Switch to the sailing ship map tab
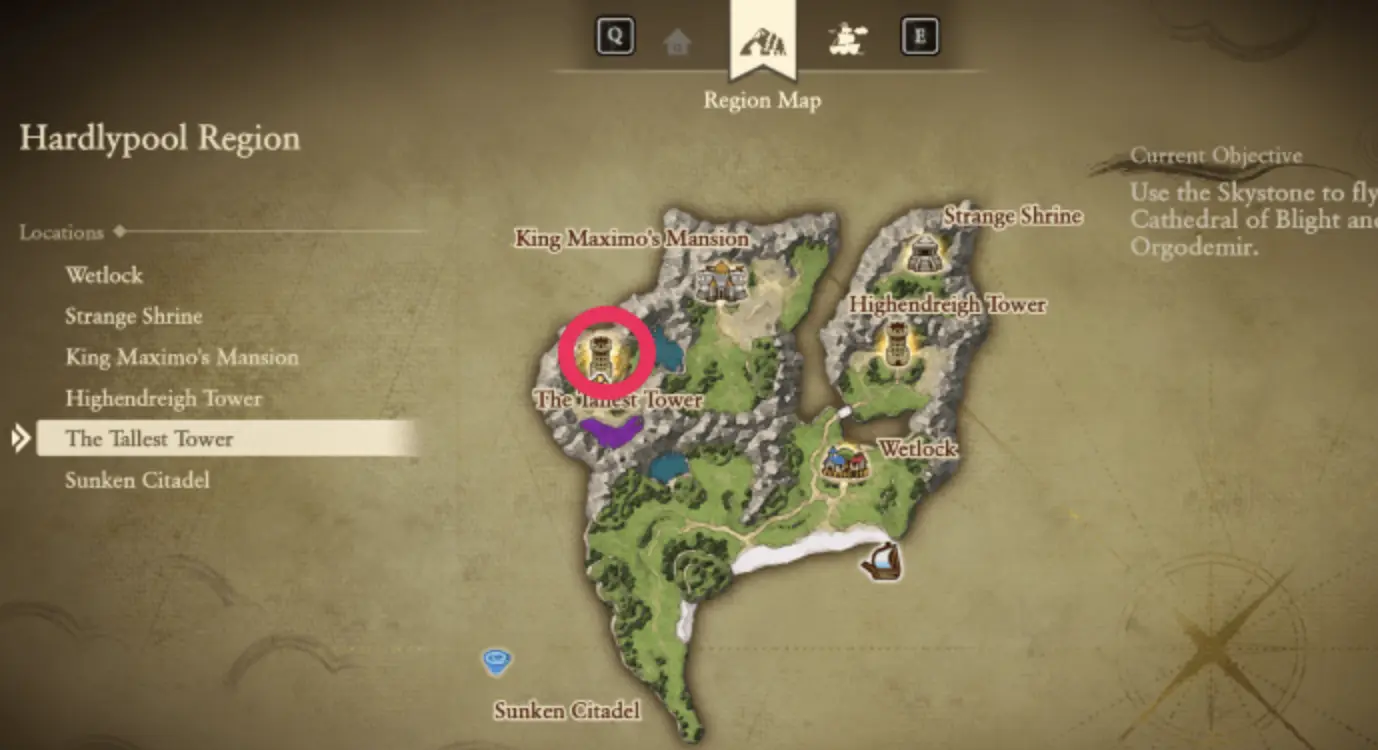 click(x=847, y=40)
